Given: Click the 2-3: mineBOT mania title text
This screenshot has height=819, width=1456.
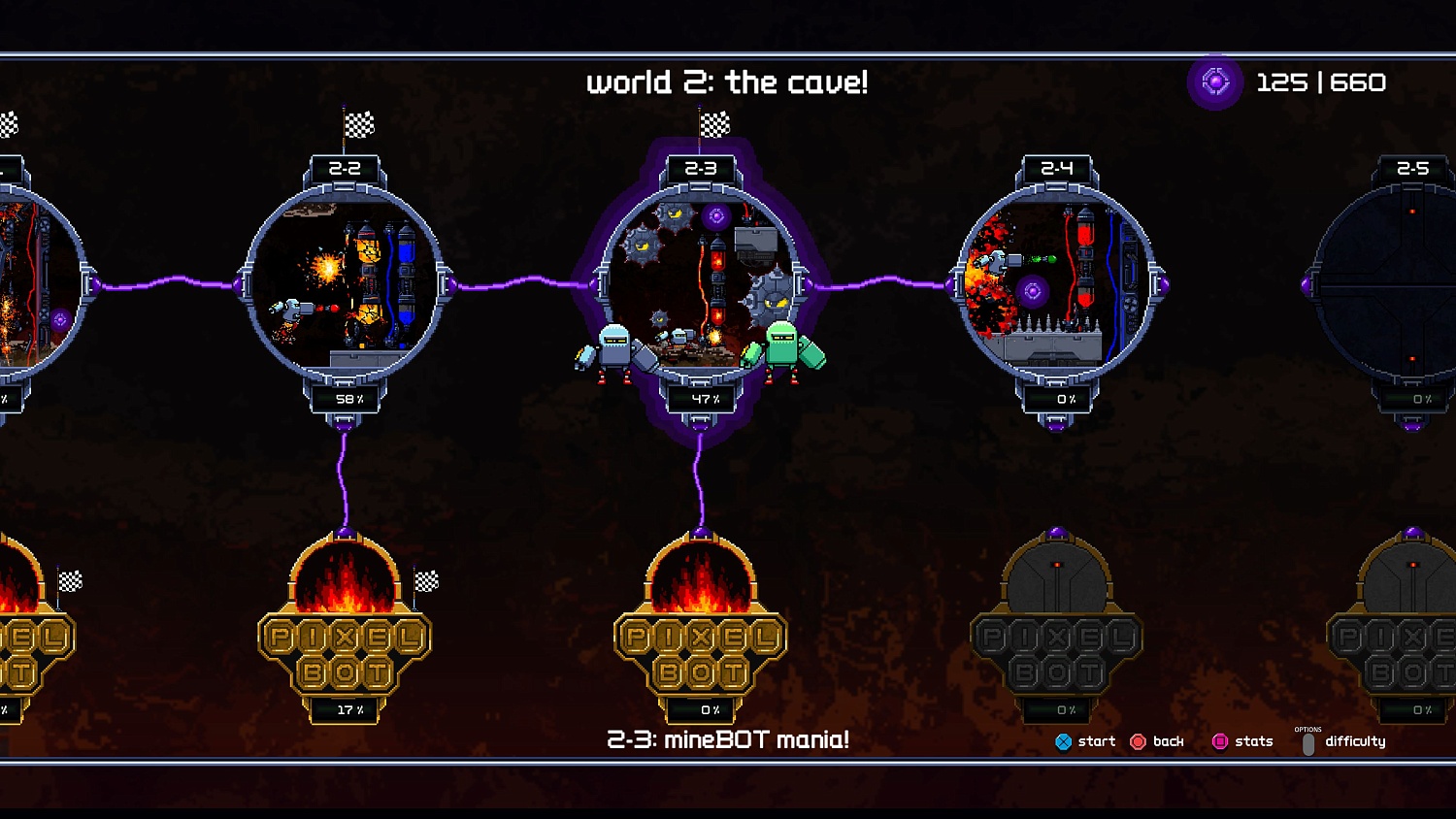Looking at the screenshot, I should pyautogui.click(x=726, y=739).
